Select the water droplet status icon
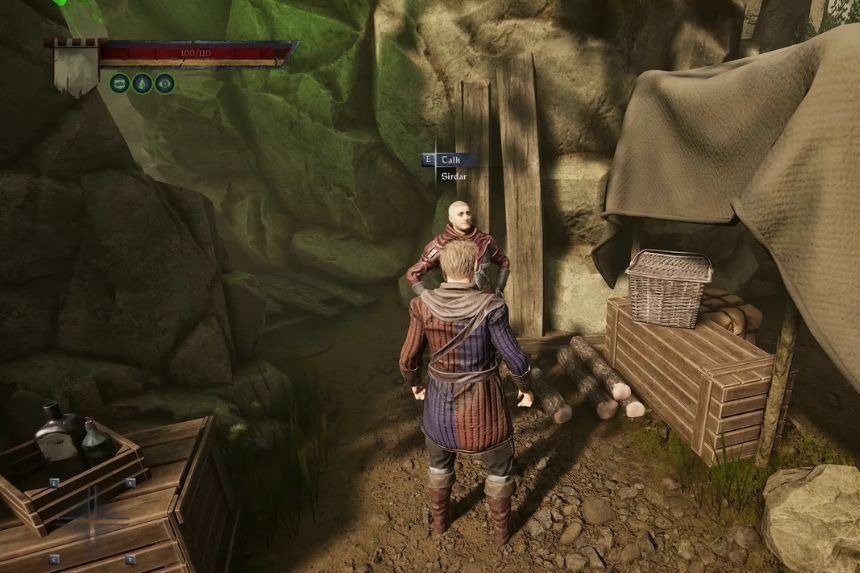Screen dimensions: 860x573 pyautogui.click(x=142, y=84)
